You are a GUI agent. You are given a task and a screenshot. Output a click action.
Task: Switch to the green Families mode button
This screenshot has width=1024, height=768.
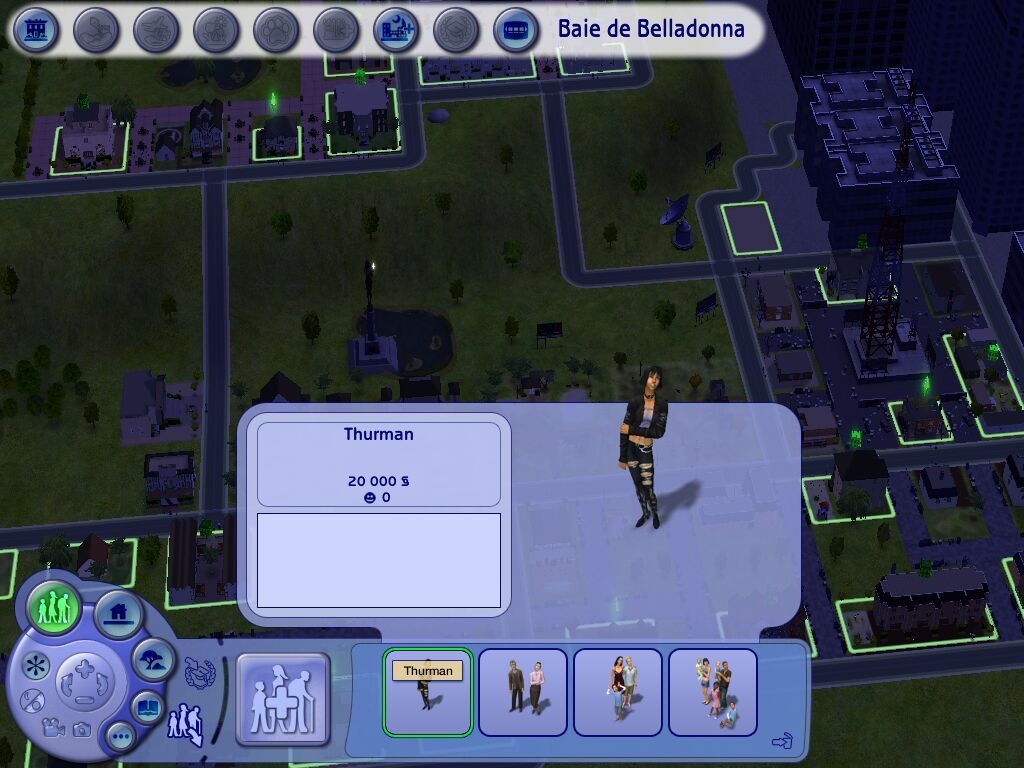54,607
